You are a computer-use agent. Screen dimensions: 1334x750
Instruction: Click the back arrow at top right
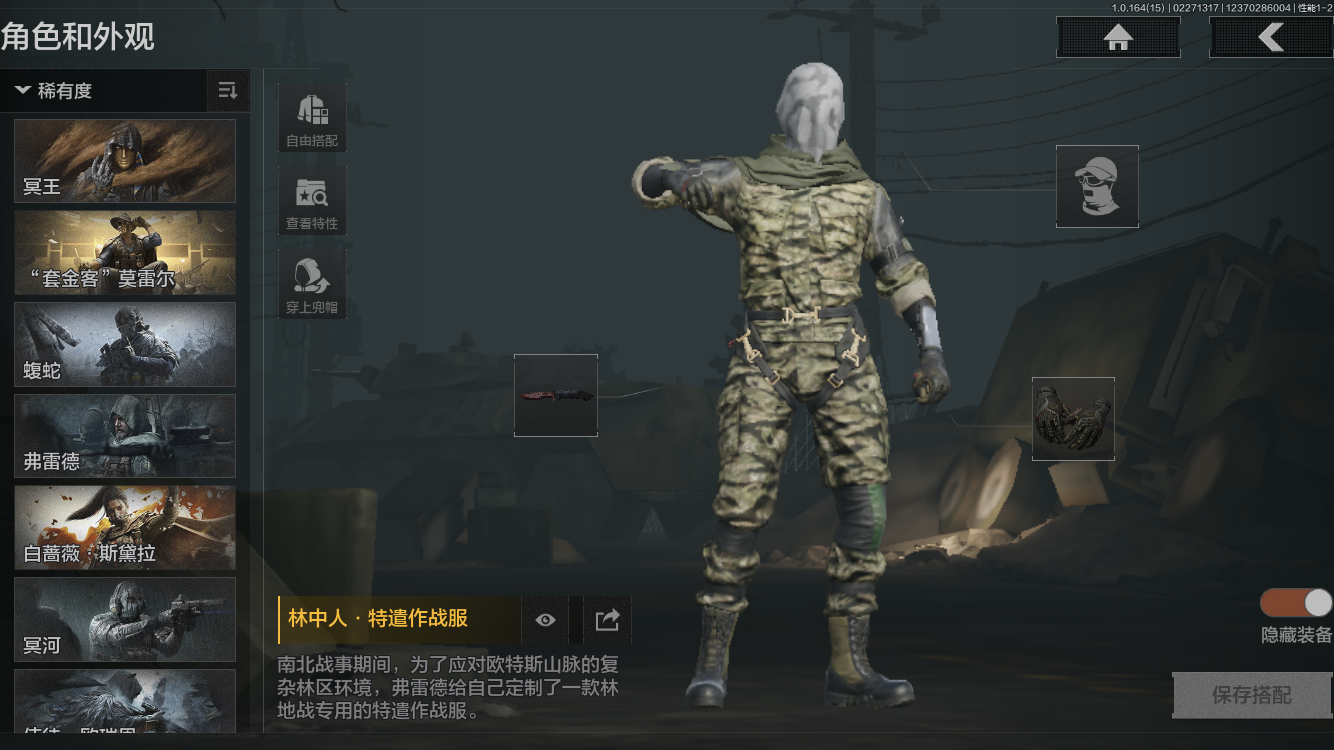[1271, 37]
